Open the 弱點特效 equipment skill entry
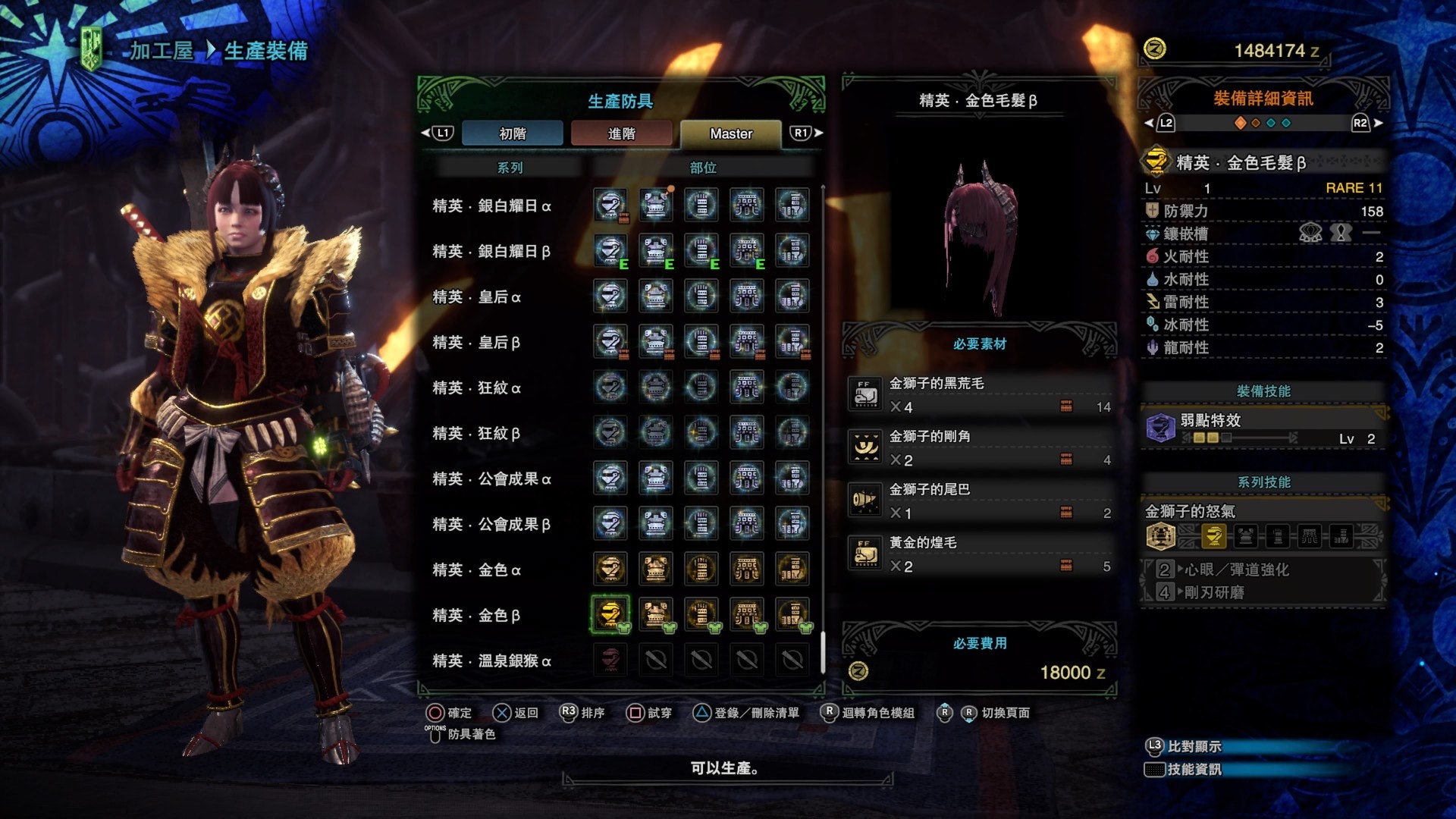This screenshot has height=819, width=1456. click(x=1263, y=428)
